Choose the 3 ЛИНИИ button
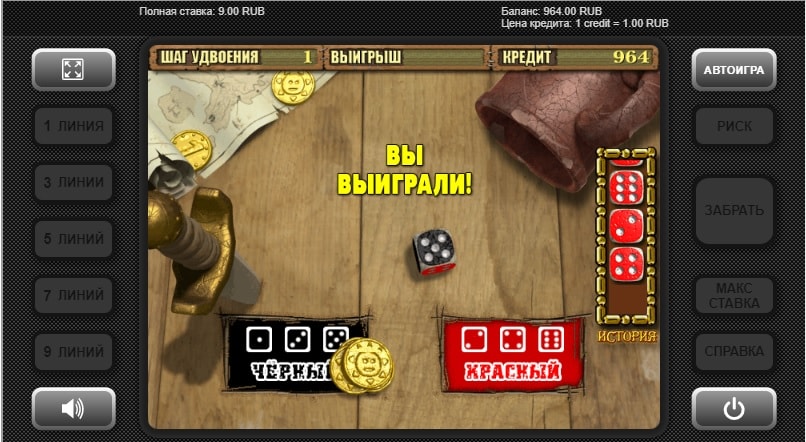Image resolution: width=806 pixels, height=442 pixels. click(73, 183)
